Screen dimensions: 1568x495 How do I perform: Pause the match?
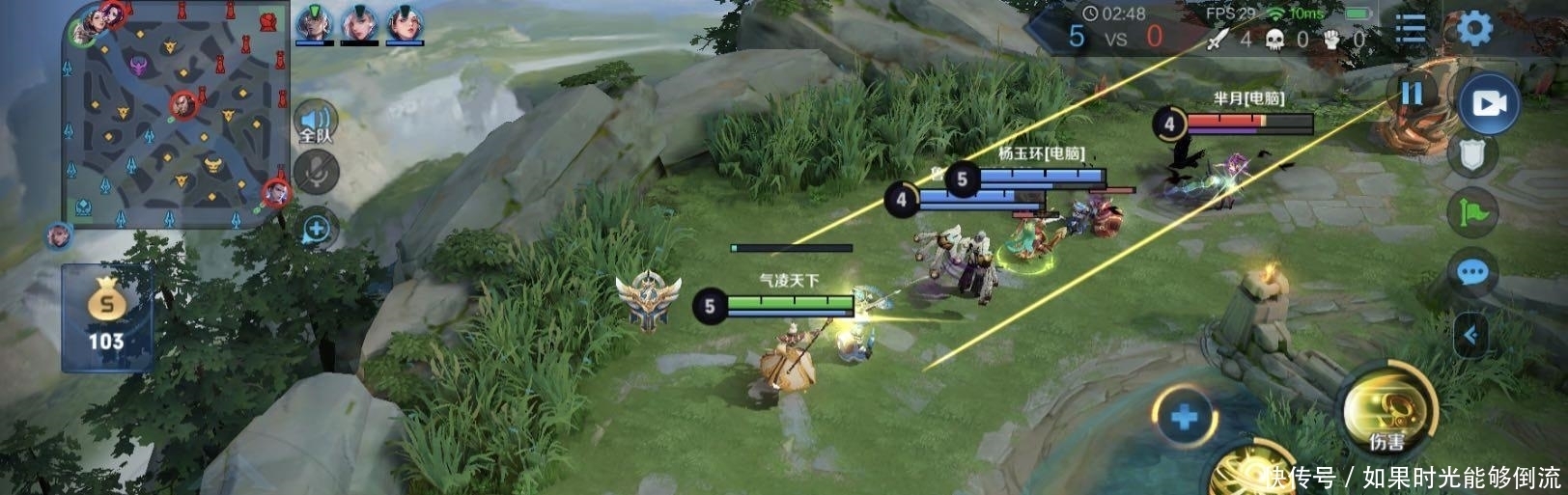1412,94
